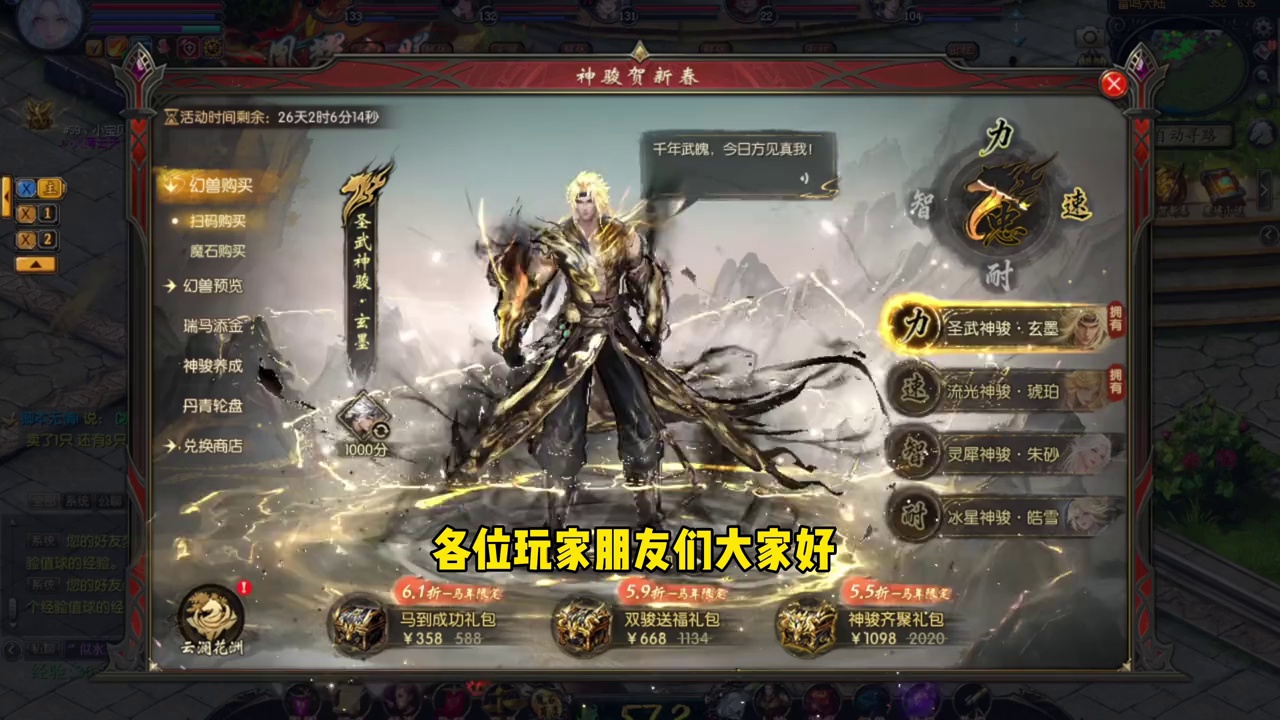
Task: Open the 兑换商店 menu entry
Action: pos(211,447)
